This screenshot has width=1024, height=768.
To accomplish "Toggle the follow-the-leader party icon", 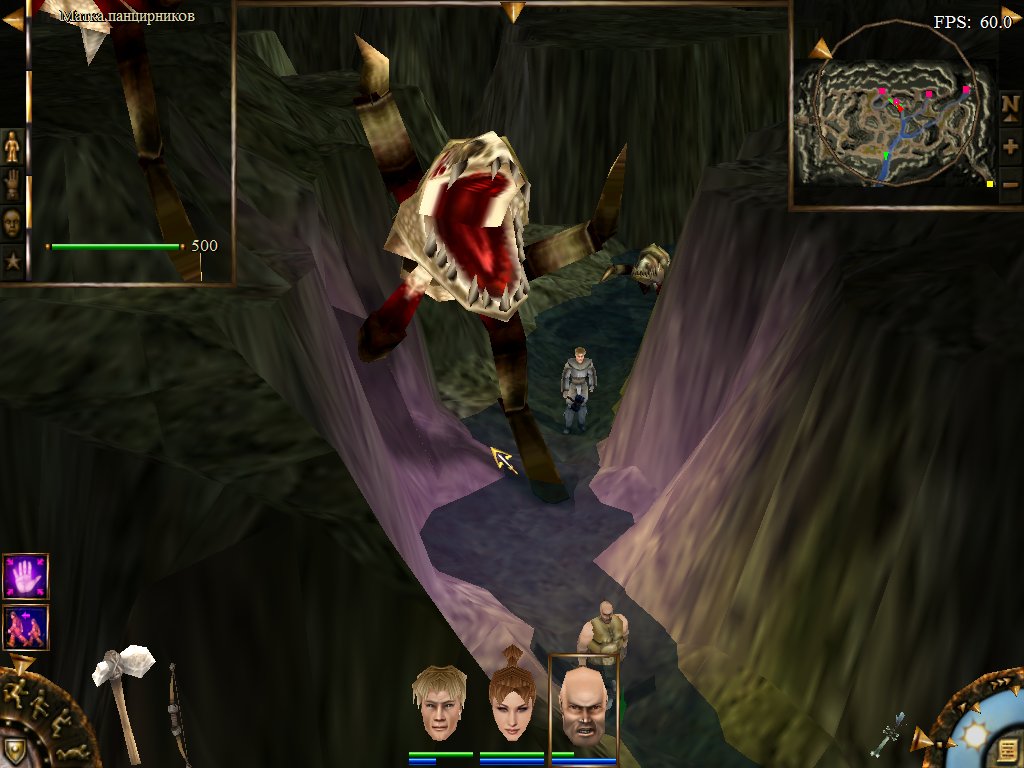I will click(25, 627).
